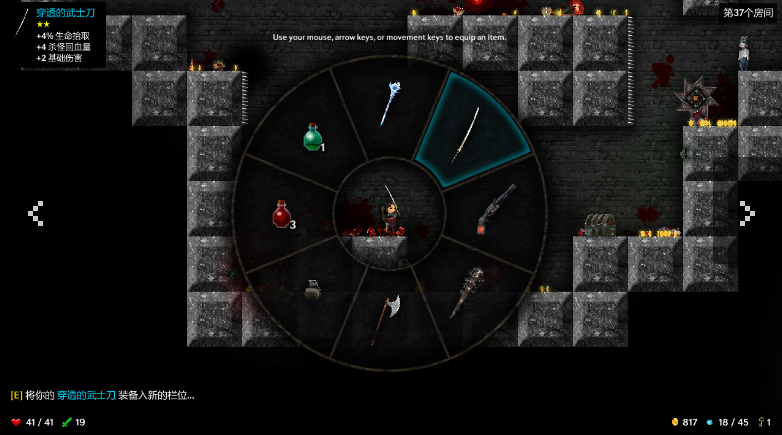This screenshot has height=435, width=782.
Task: Choose the red potion slot
Action: [282, 214]
